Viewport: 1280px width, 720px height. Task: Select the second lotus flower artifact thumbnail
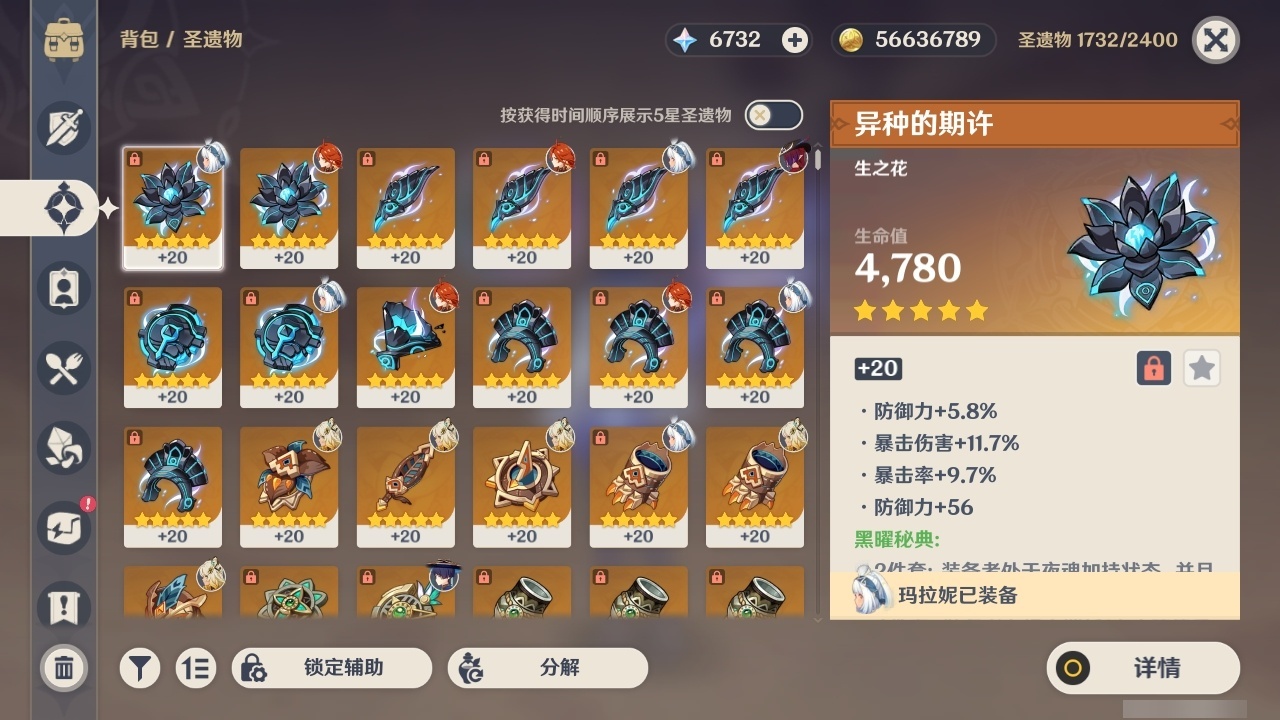[x=289, y=207]
